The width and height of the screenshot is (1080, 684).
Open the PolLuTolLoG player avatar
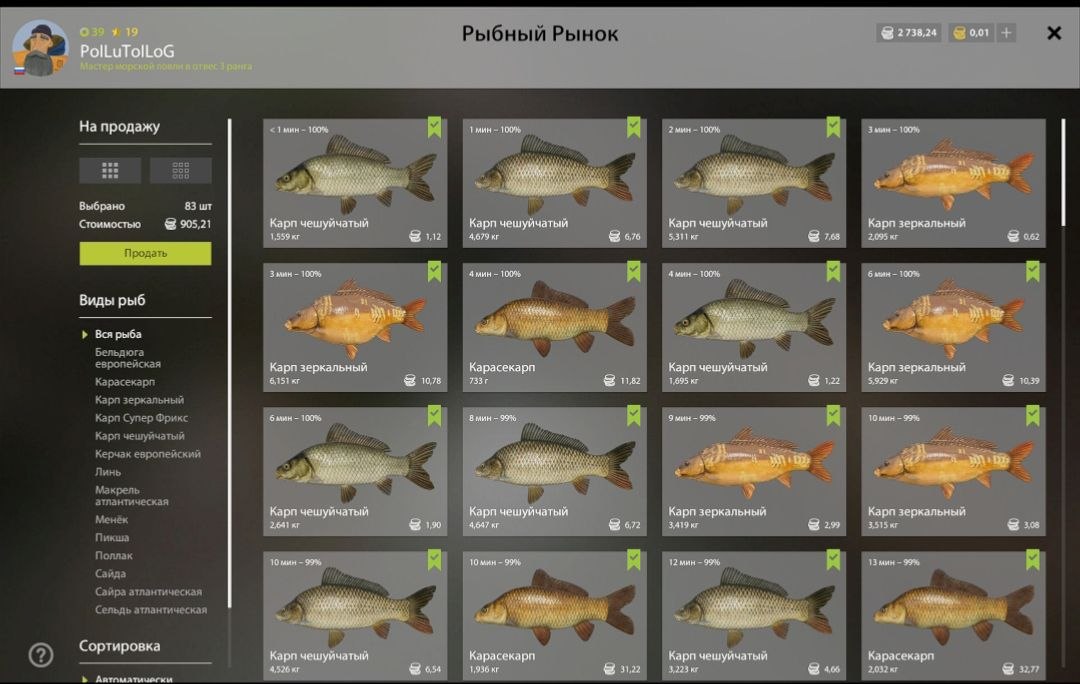pos(40,49)
